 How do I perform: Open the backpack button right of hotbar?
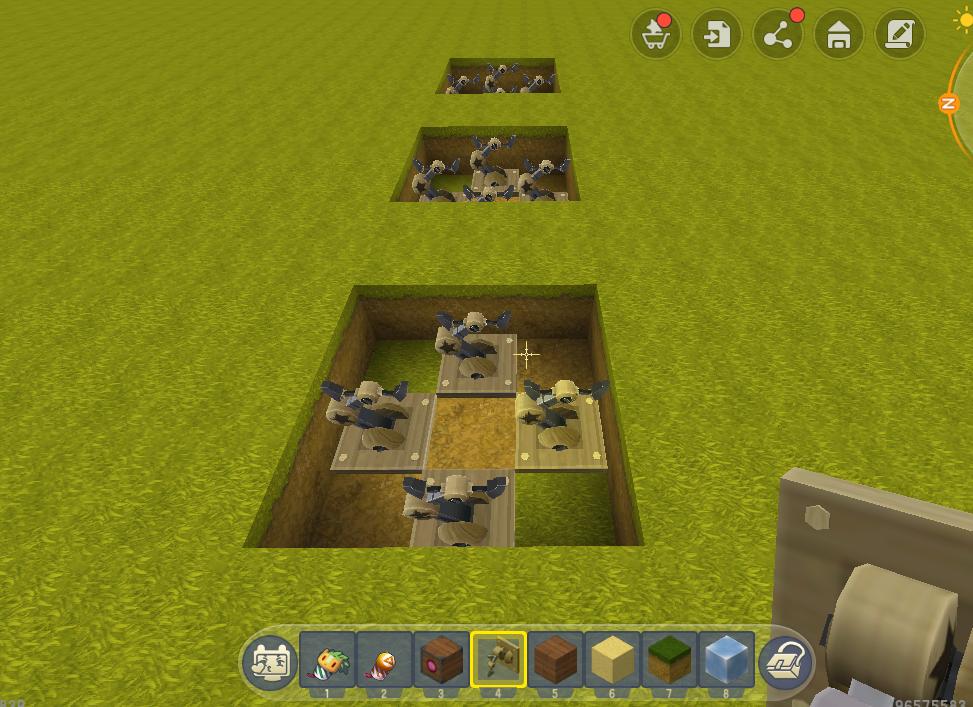pos(786,661)
